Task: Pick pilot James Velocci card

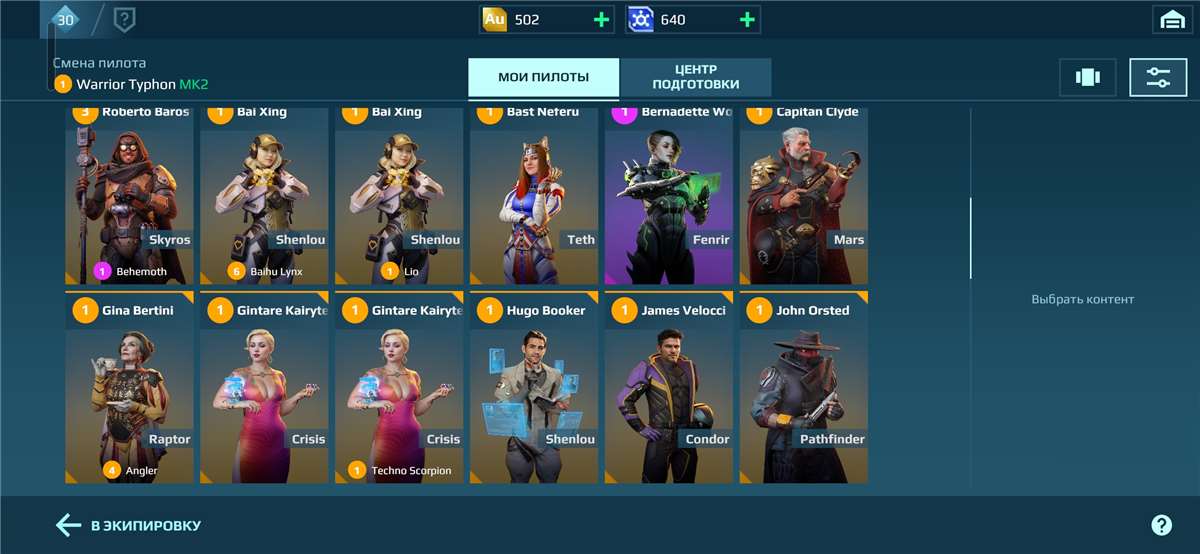Action: pos(669,390)
